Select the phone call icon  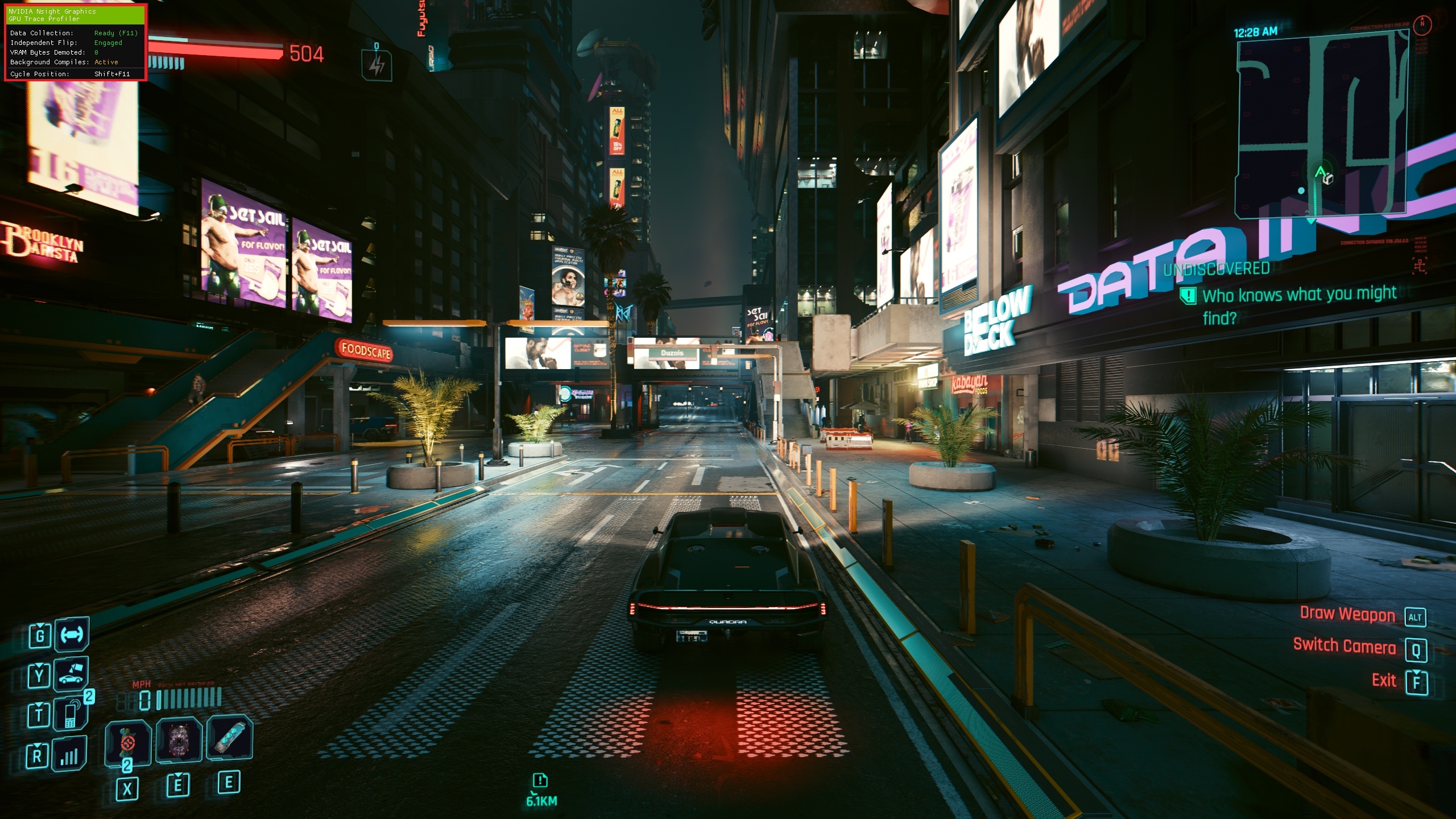pos(71,713)
